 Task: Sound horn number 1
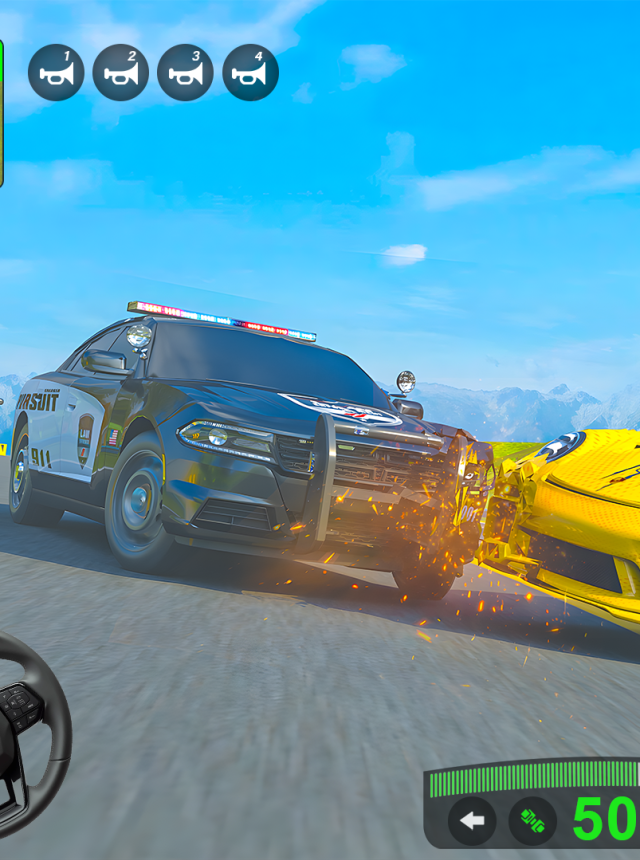click(56, 73)
